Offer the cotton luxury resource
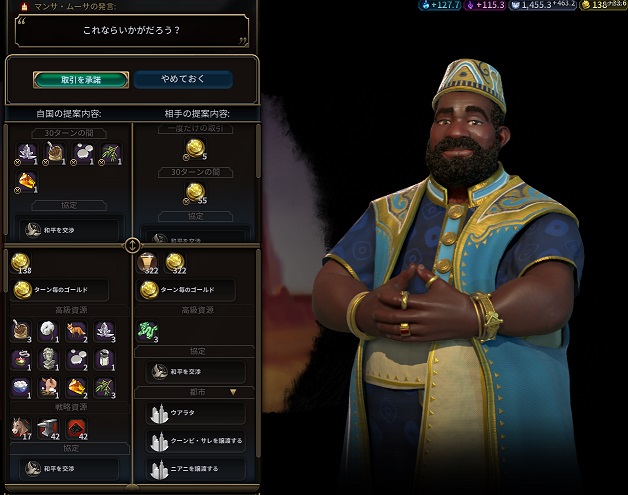The height and width of the screenshot is (495, 628). [x=48, y=330]
